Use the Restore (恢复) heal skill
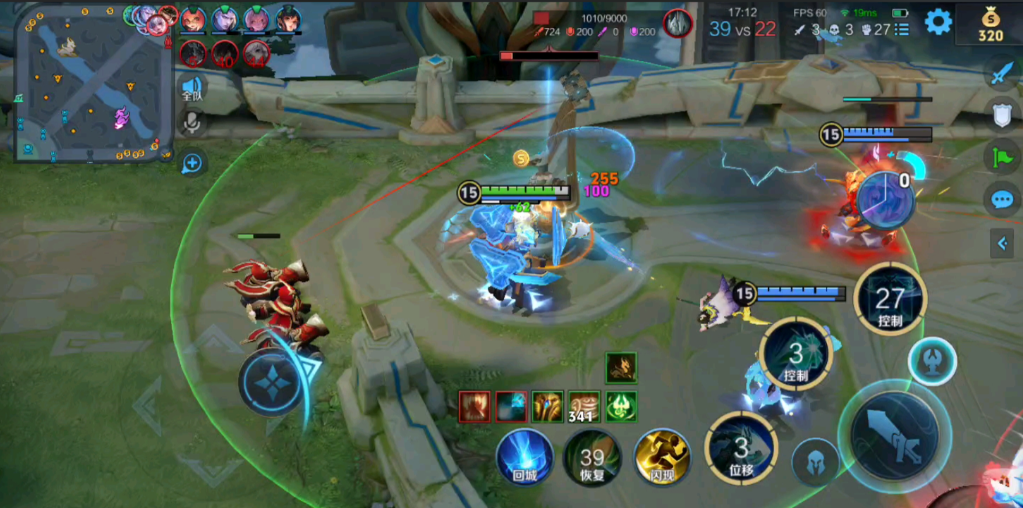The height and width of the screenshot is (508, 1023). pos(592,457)
